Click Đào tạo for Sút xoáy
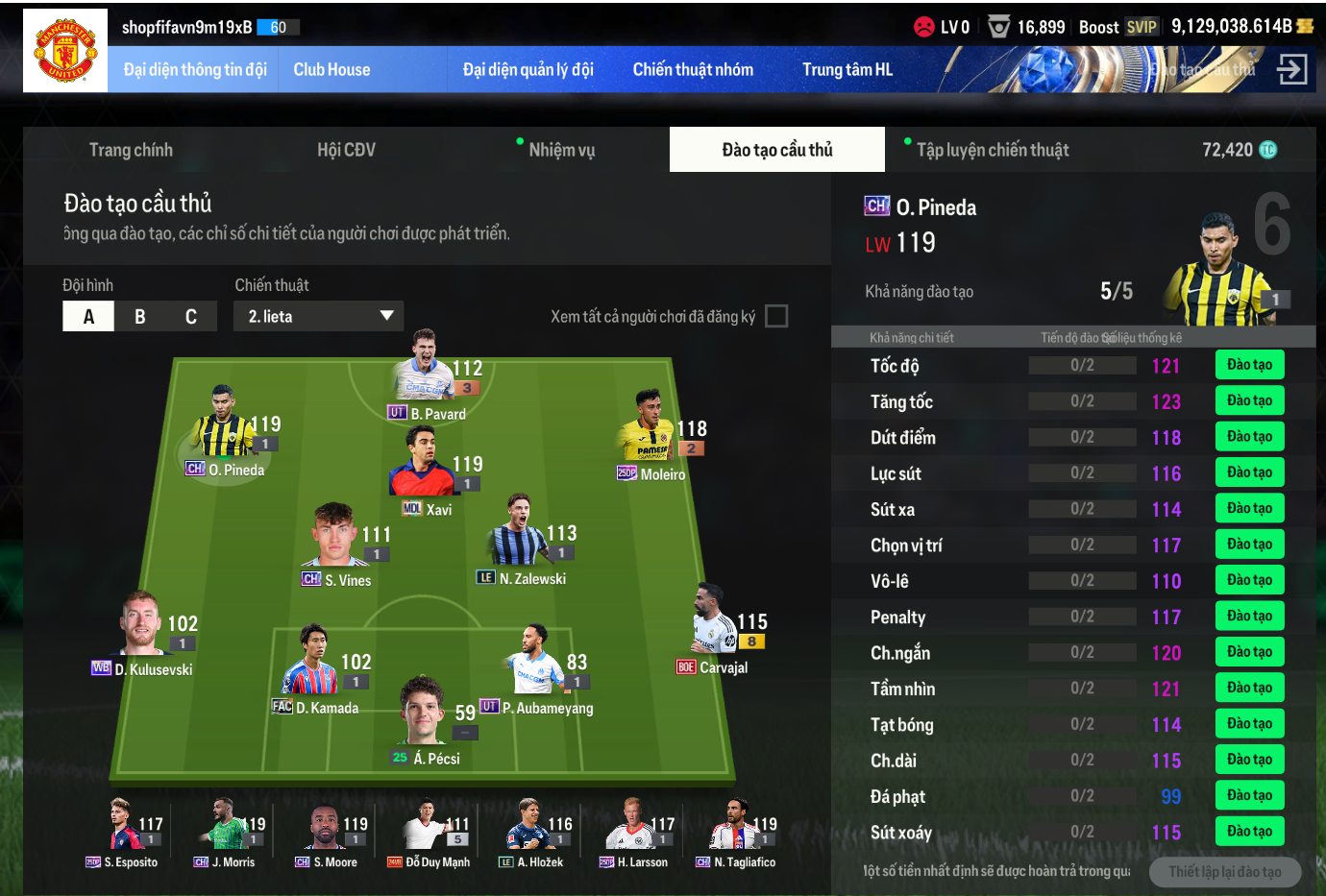This screenshot has height=896, width=1326. [x=1249, y=832]
